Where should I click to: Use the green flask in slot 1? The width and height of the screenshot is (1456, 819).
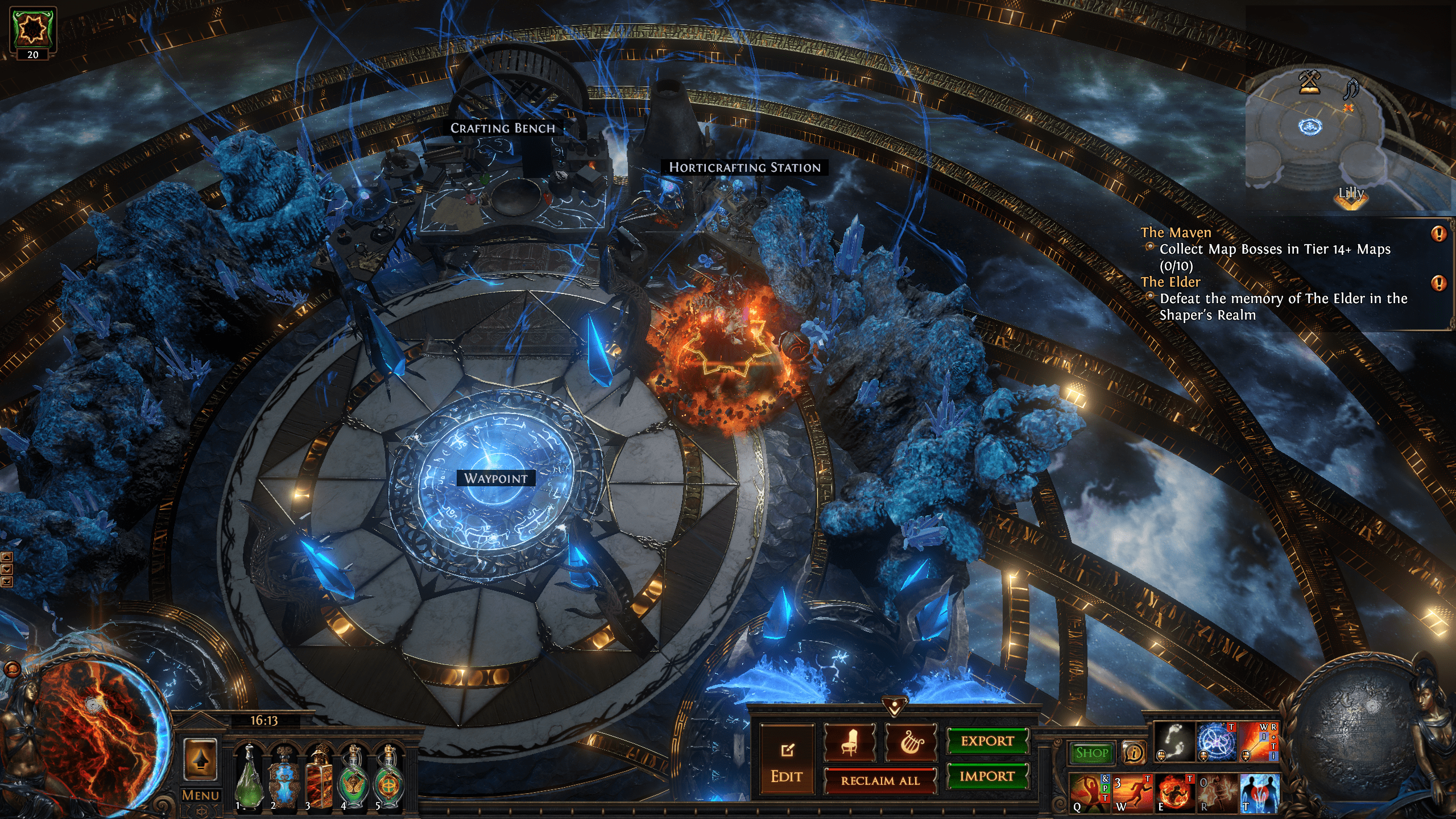point(249,778)
